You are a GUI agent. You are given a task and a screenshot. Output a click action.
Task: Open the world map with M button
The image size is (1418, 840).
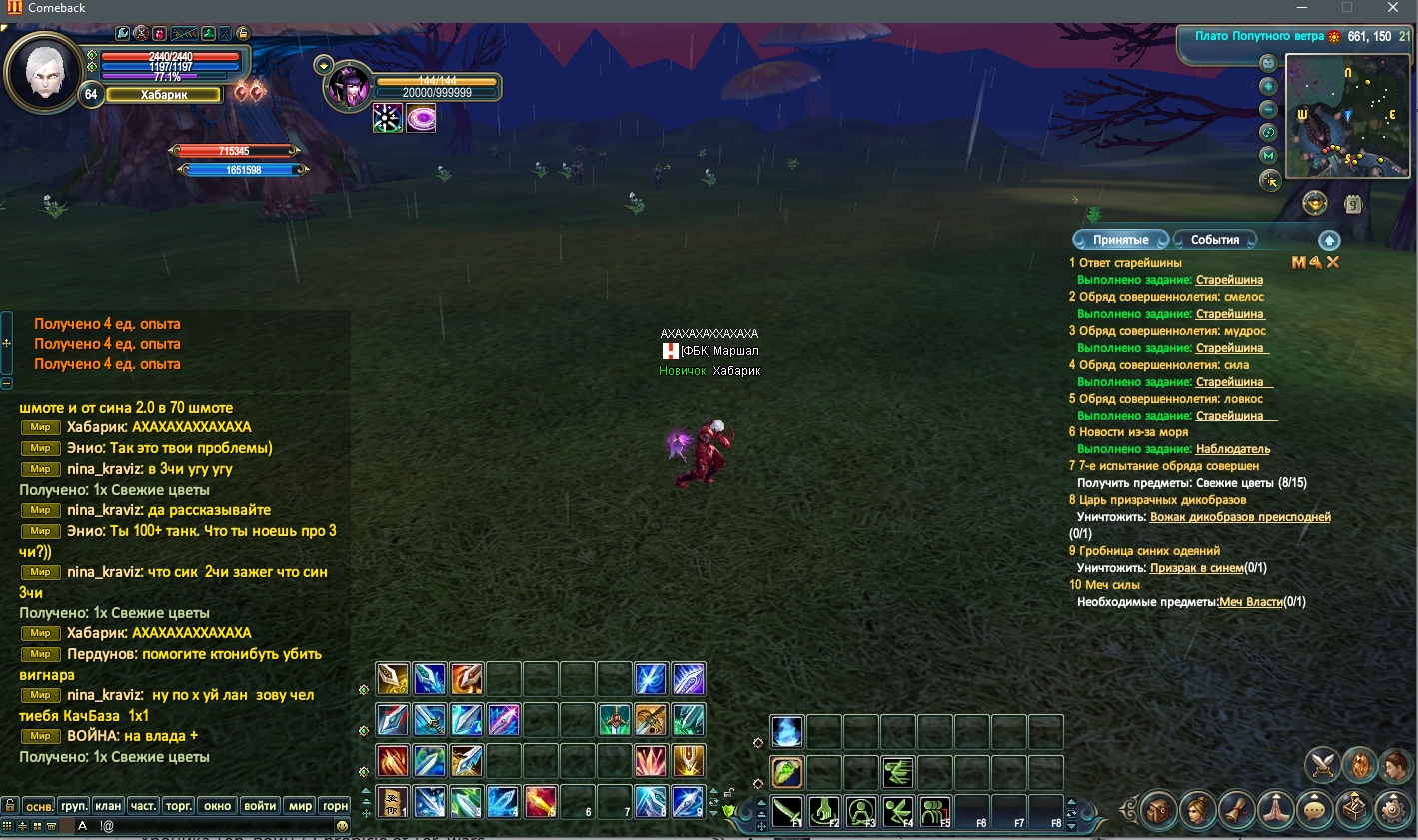click(x=1269, y=155)
